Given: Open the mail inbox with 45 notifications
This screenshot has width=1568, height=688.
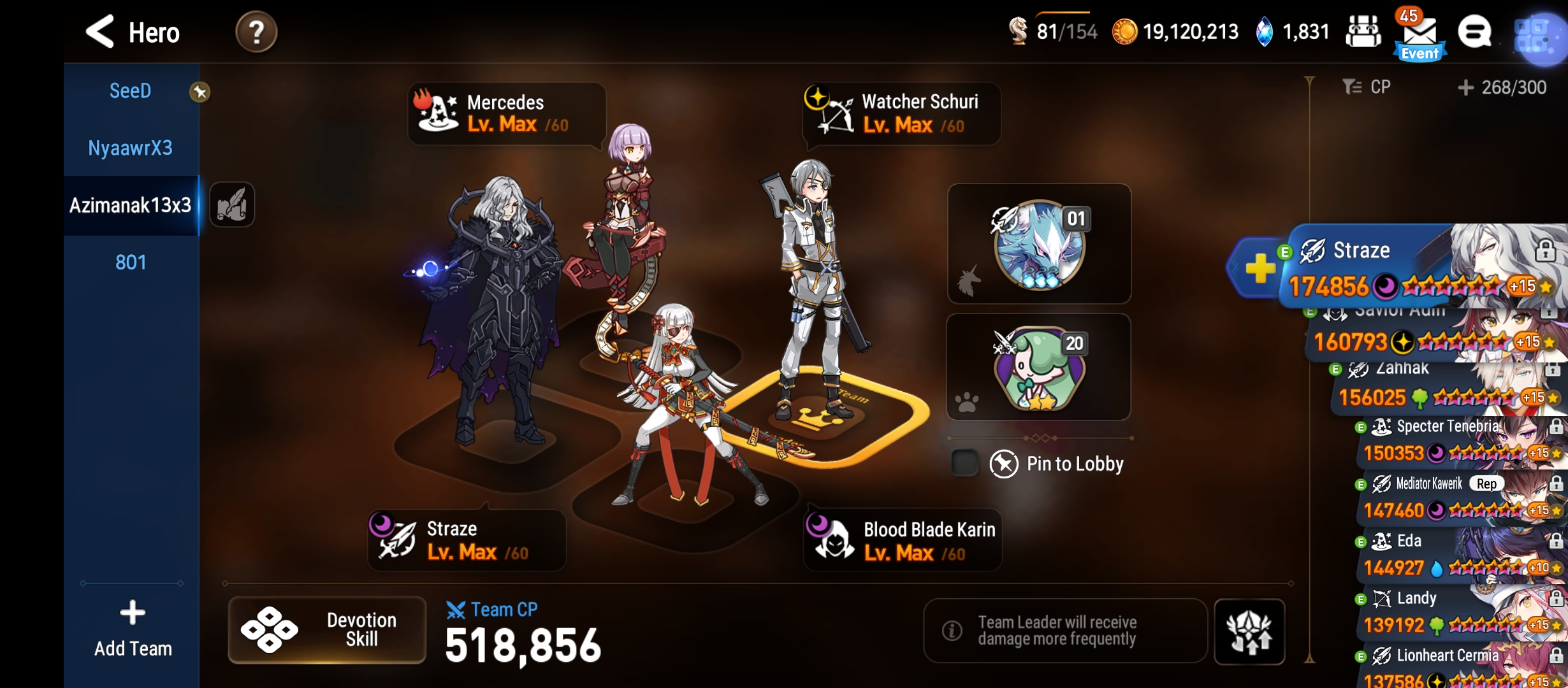Looking at the screenshot, I should pos(1419,31).
